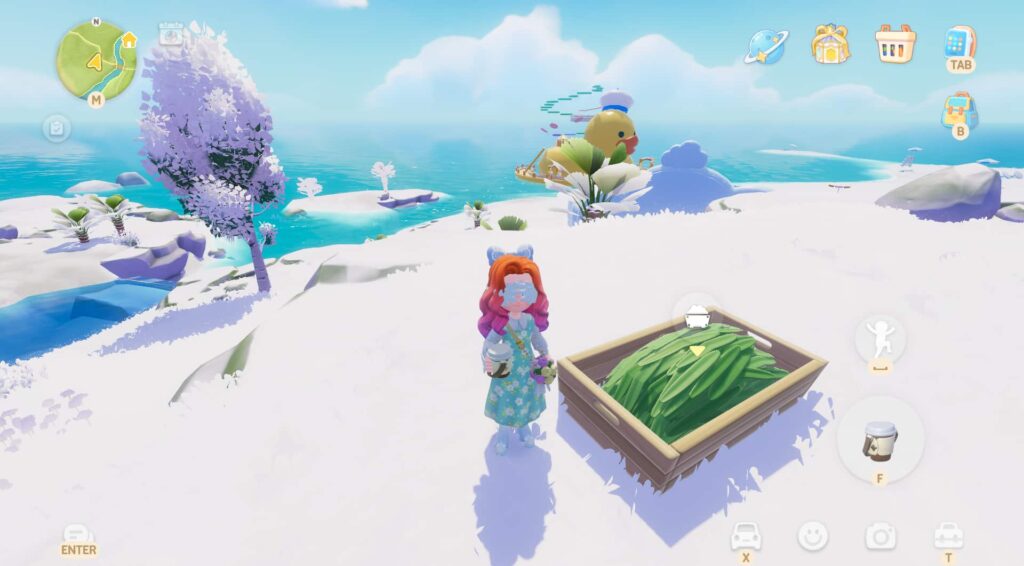Select the yellow home marker on the minimap
Image resolution: width=1024 pixels, height=566 pixels.
point(128,40)
